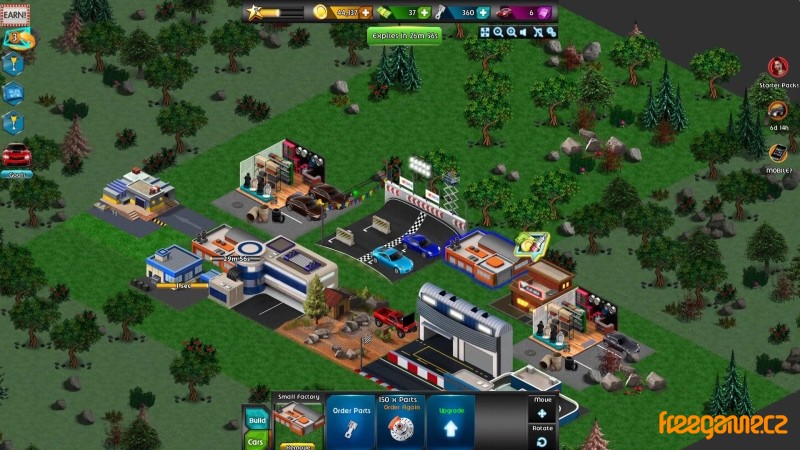Click the red car icon

click(16, 156)
